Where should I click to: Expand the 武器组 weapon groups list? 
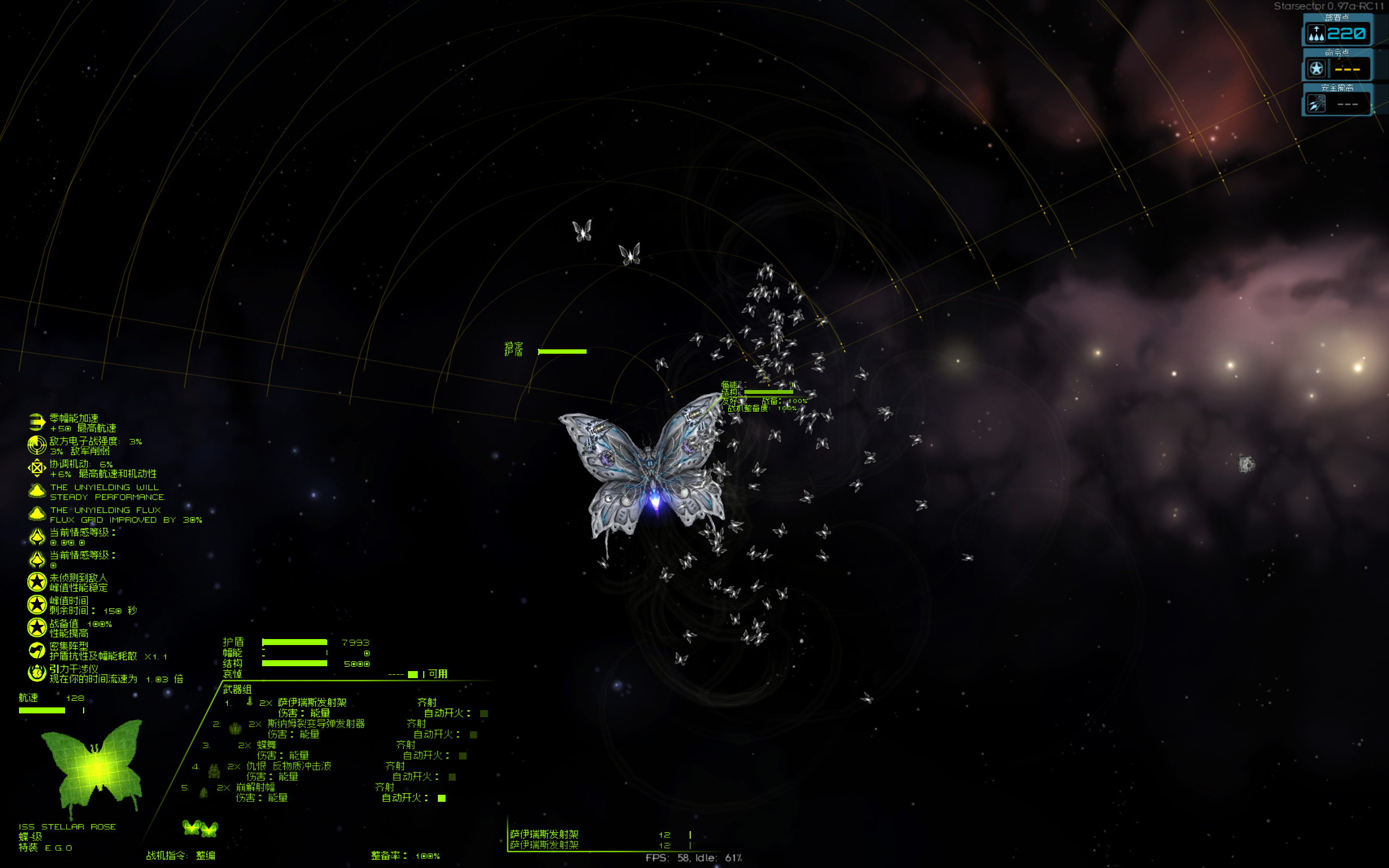[238, 690]
